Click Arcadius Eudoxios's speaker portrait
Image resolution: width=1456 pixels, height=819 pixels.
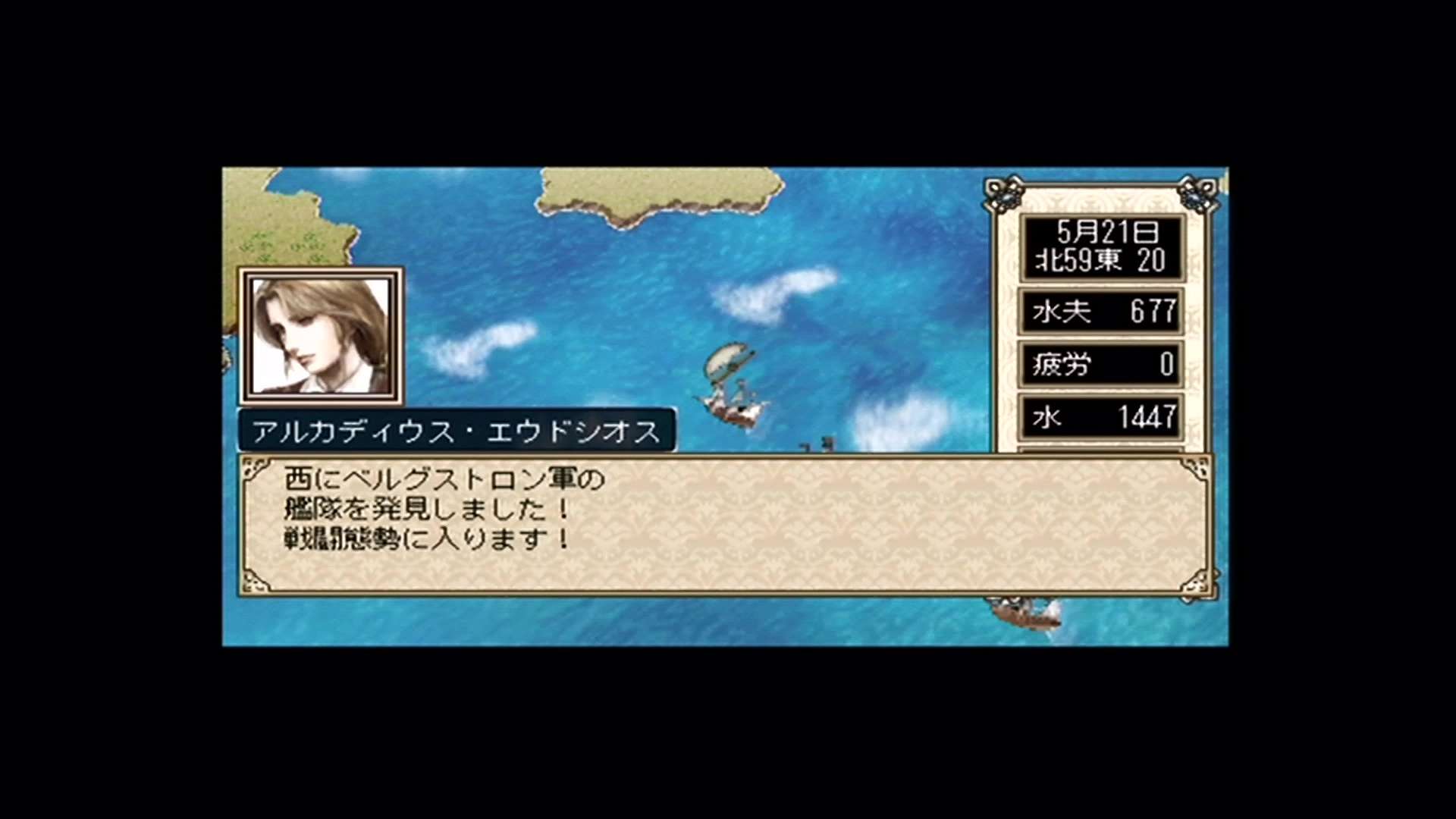pos(321,335)
